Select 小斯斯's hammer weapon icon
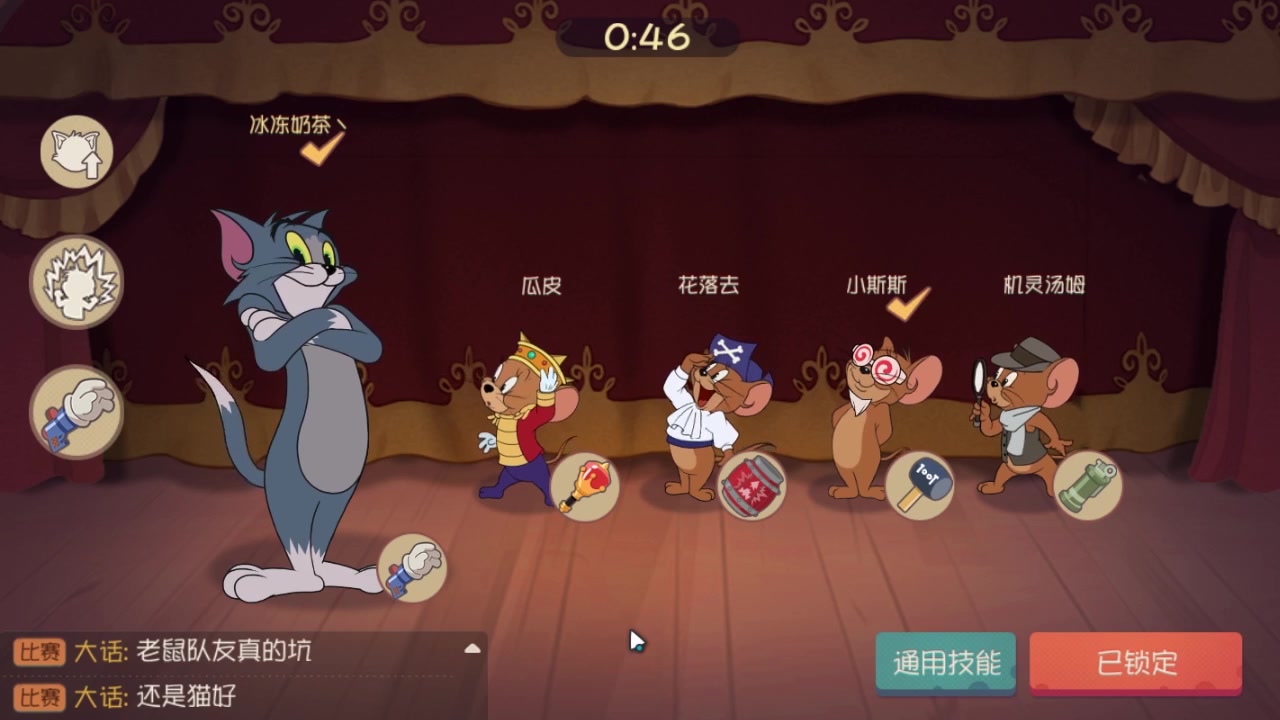1280x720 pixels. pos(921,486)
